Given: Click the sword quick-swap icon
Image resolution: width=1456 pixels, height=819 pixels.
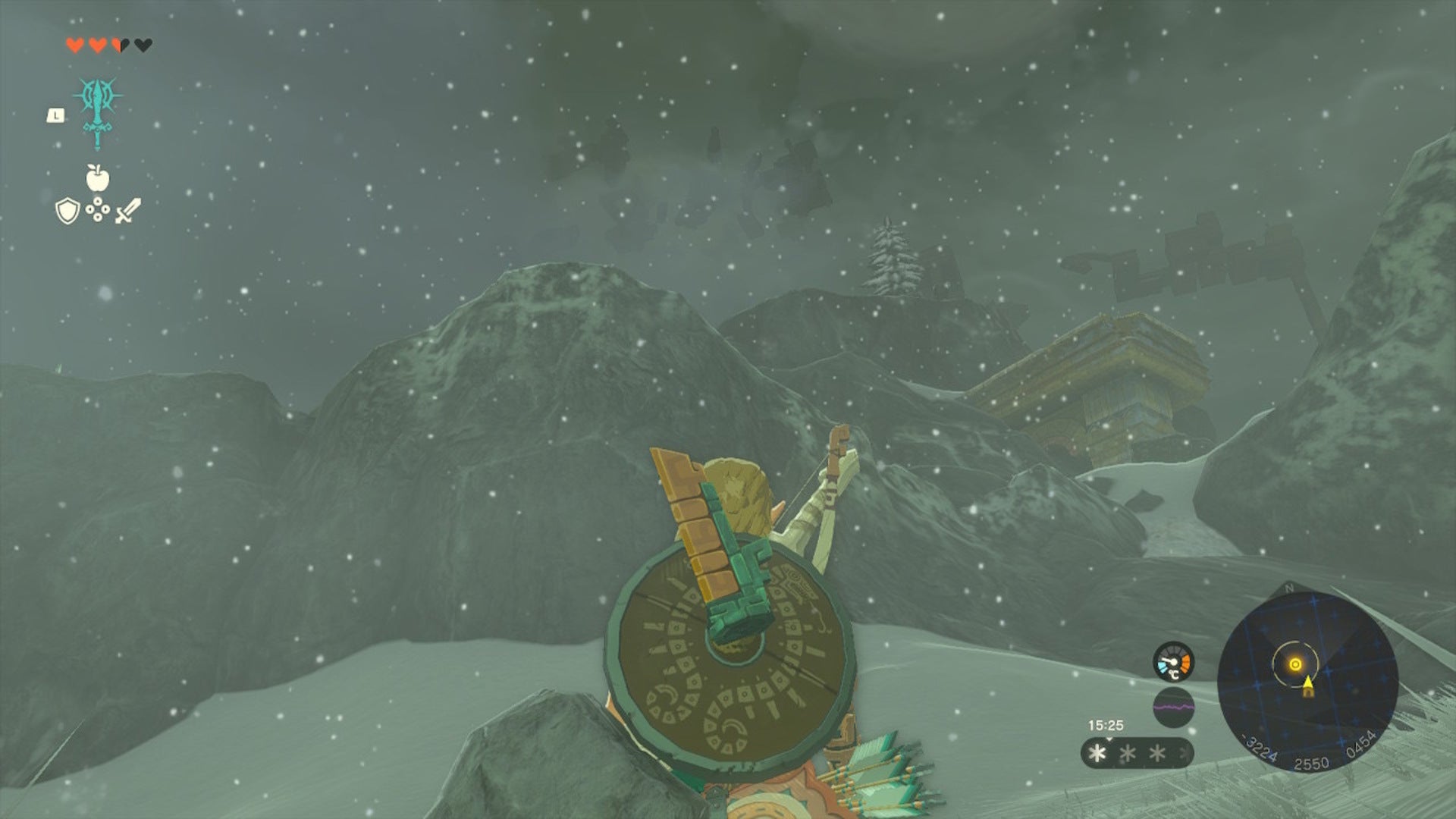Looking at the screenshot, I should 127,211.
